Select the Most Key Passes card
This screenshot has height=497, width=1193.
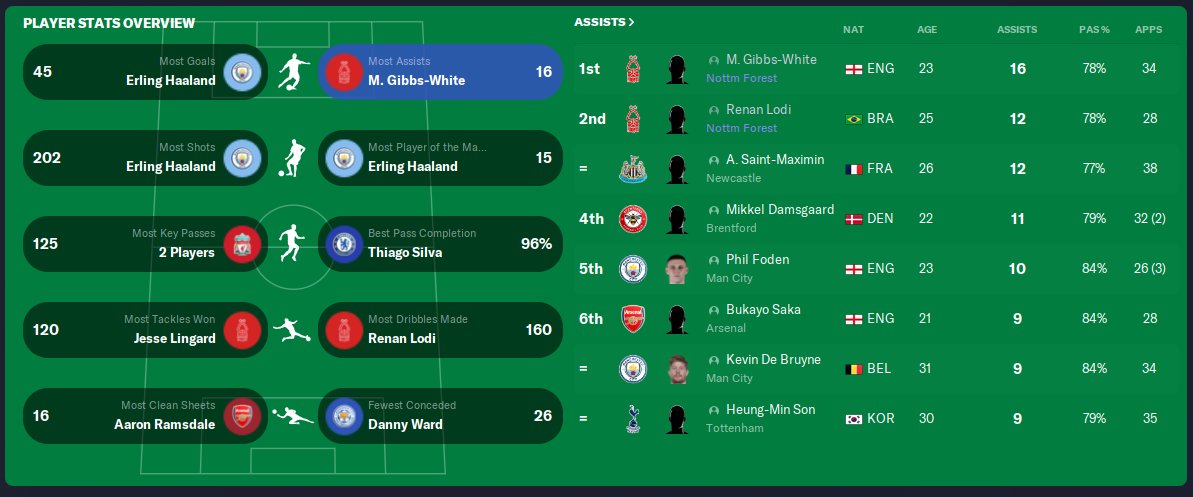click(x=144, y=244)
